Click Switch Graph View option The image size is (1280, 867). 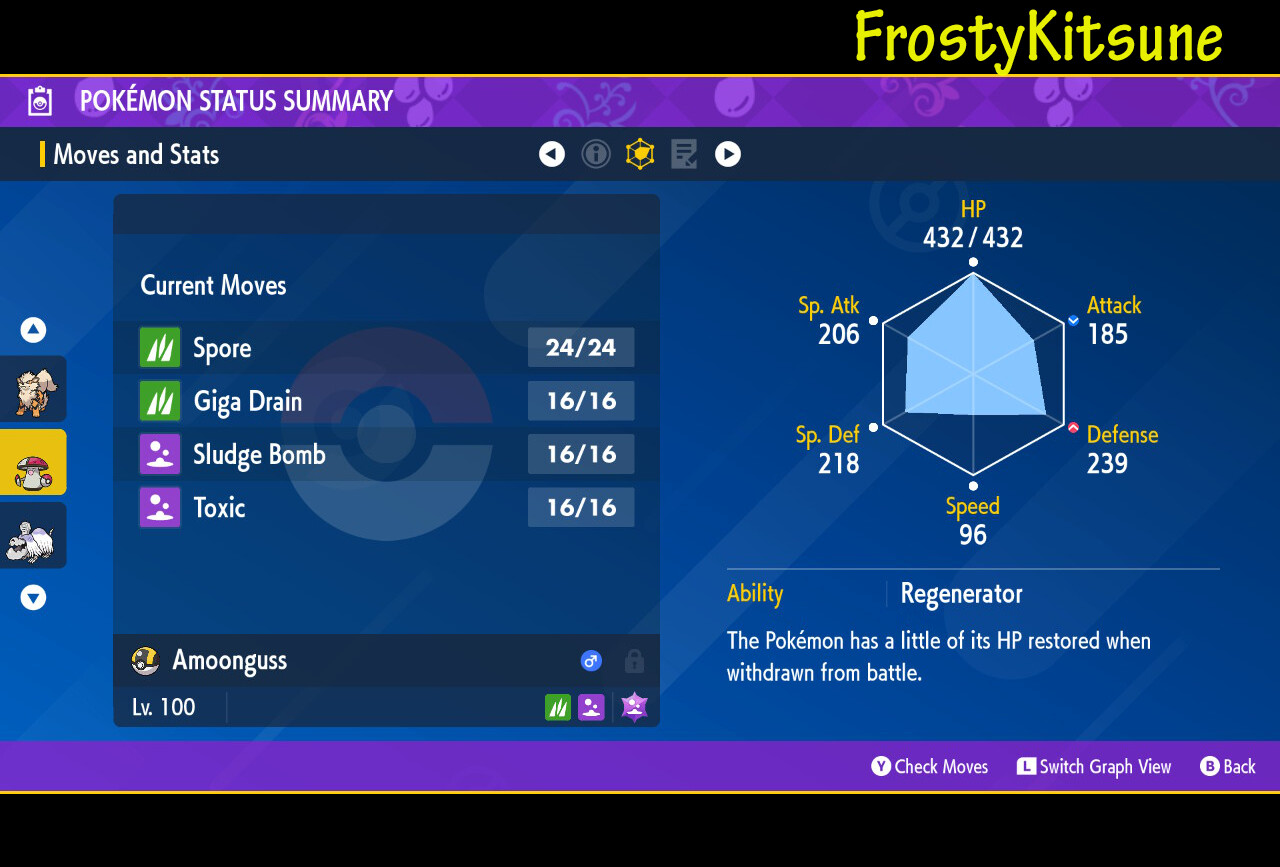1094,767
